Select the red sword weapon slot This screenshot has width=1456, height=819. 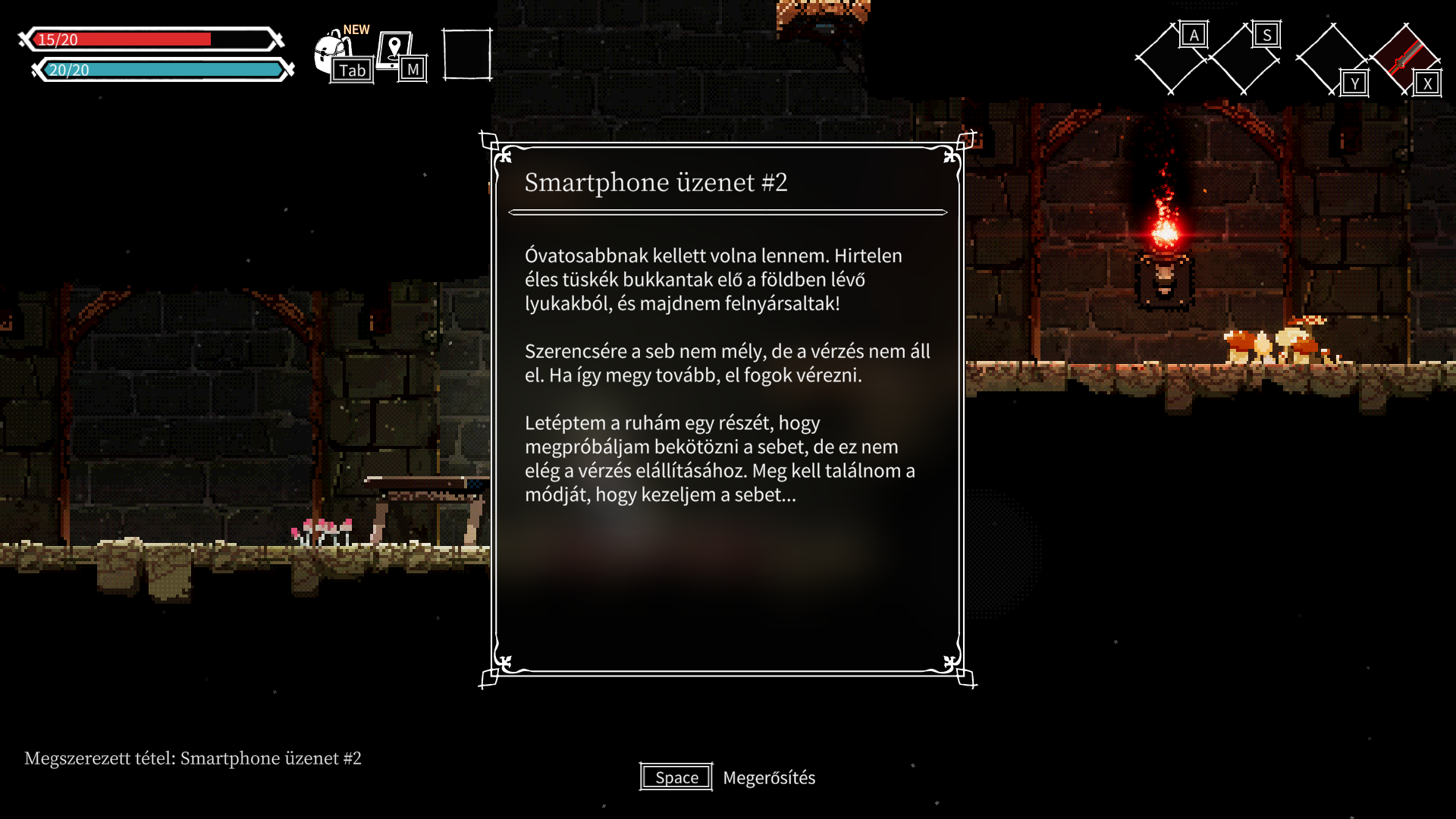pyautogui.click(x=1404, y=58)
